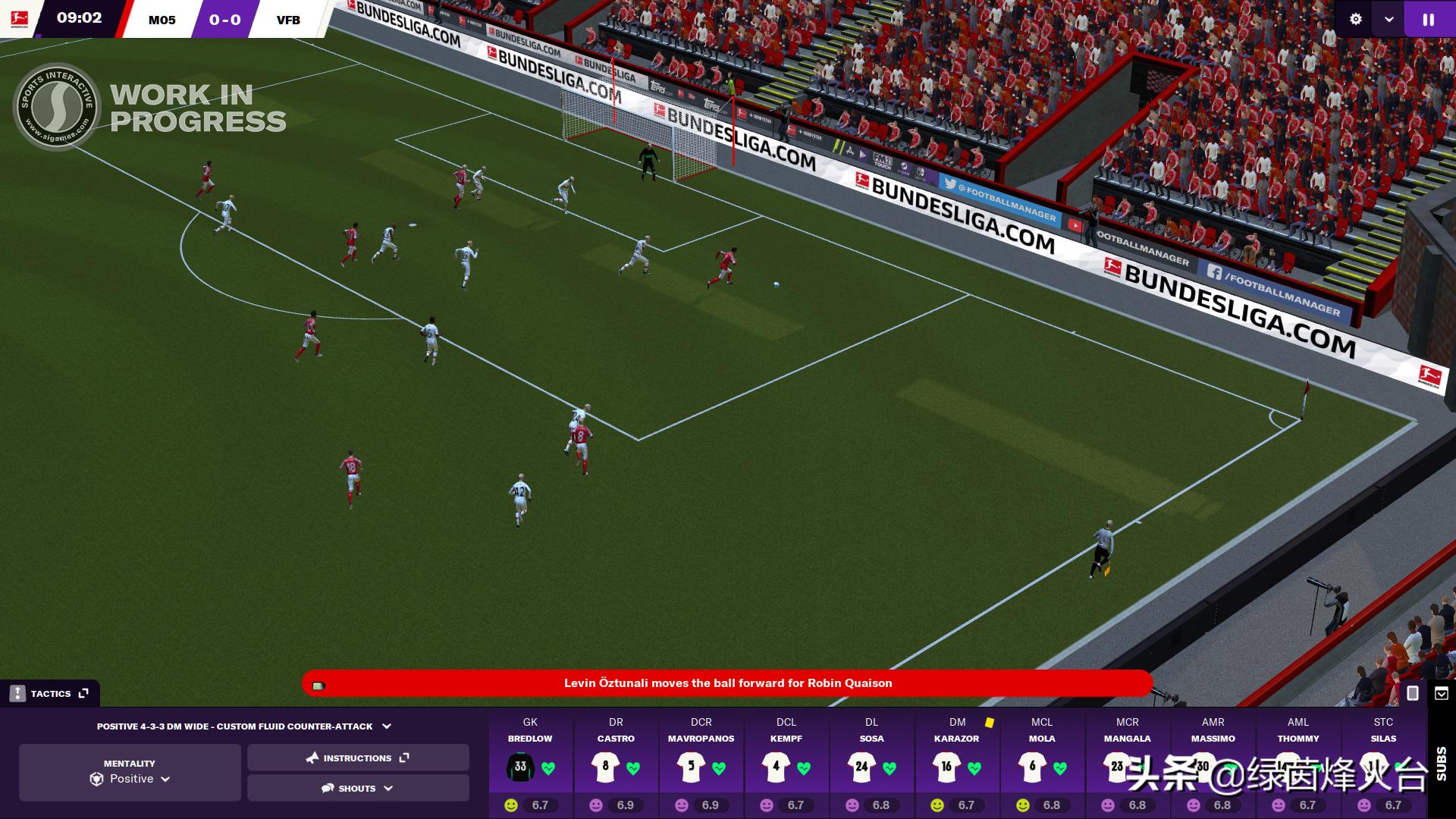Choose Kempf's player card
1456x819 pixels.
[786, 762]
